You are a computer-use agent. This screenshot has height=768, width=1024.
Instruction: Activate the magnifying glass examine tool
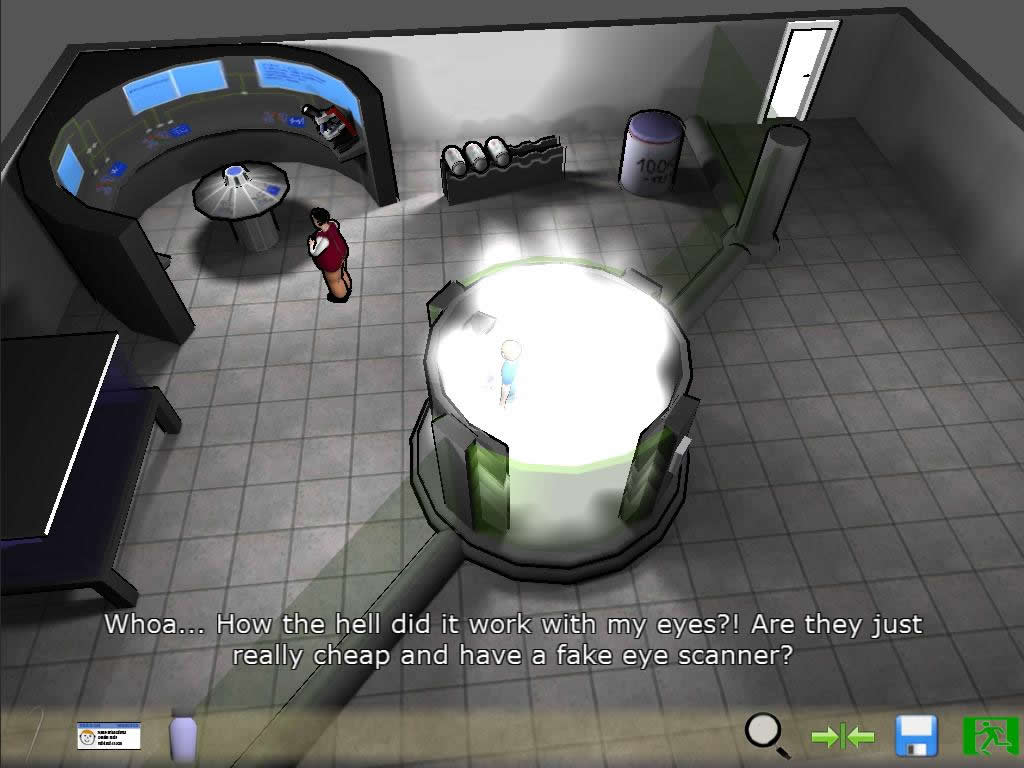(767, 736)
